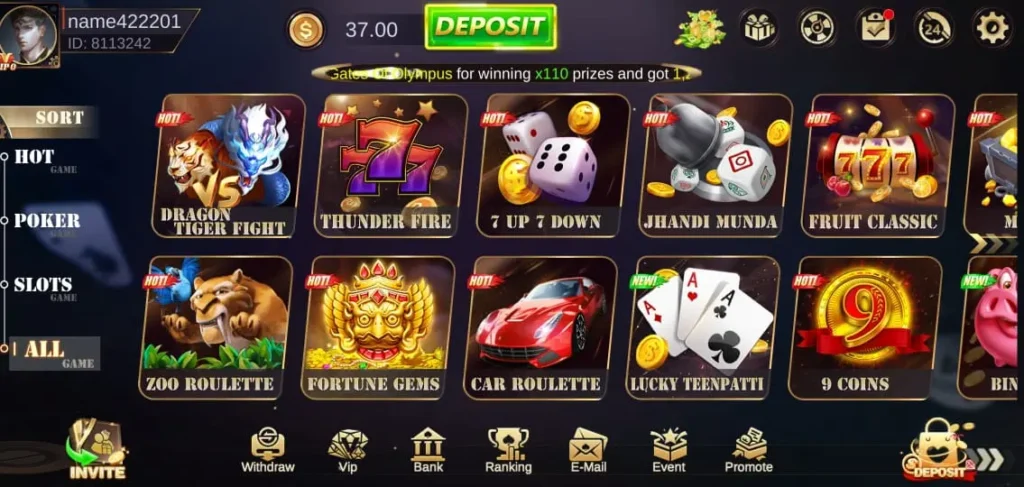Open the Vip diamond menu

tap(348, 451)
